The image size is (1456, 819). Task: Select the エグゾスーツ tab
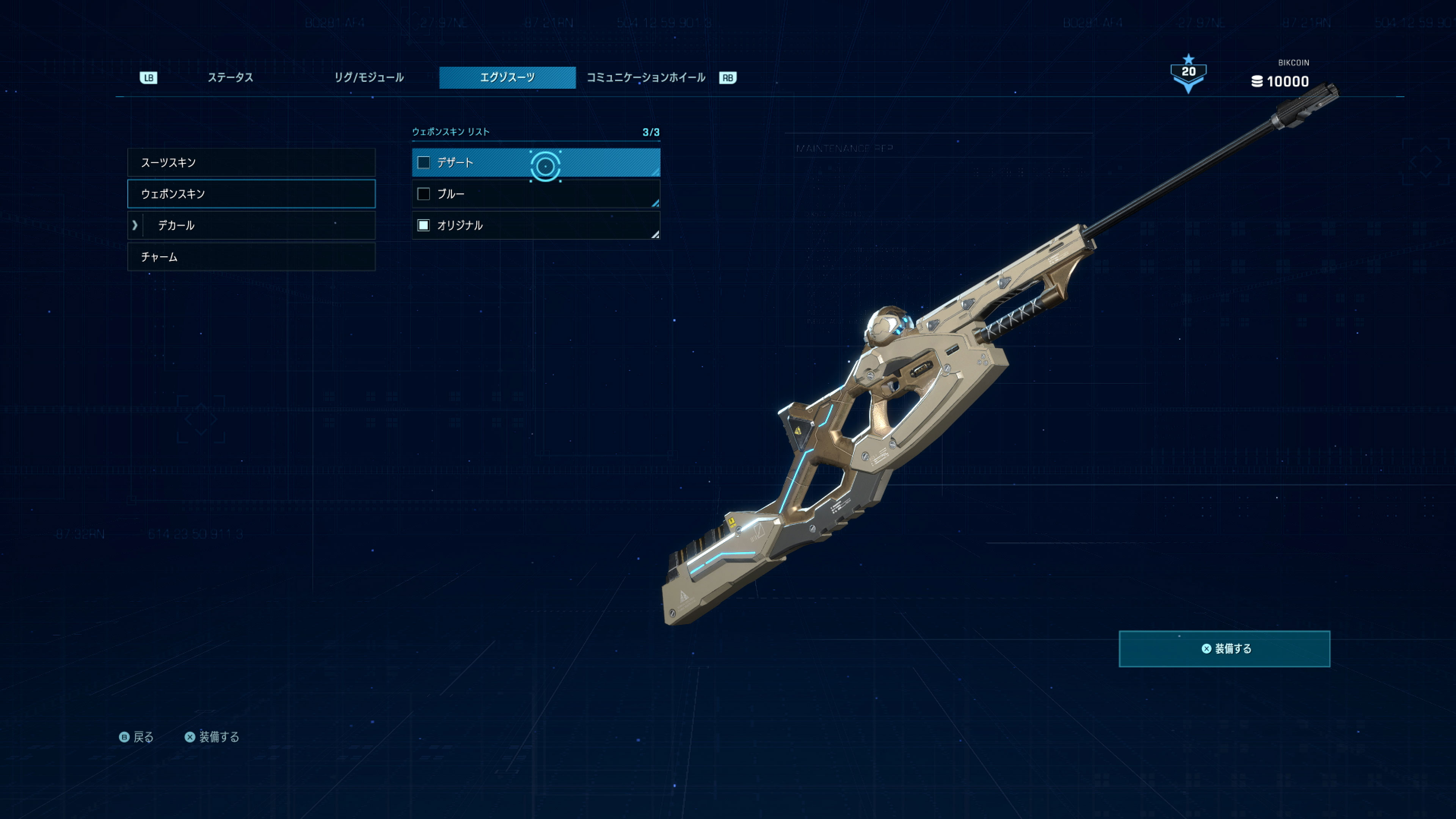click(x=507, y=77)
